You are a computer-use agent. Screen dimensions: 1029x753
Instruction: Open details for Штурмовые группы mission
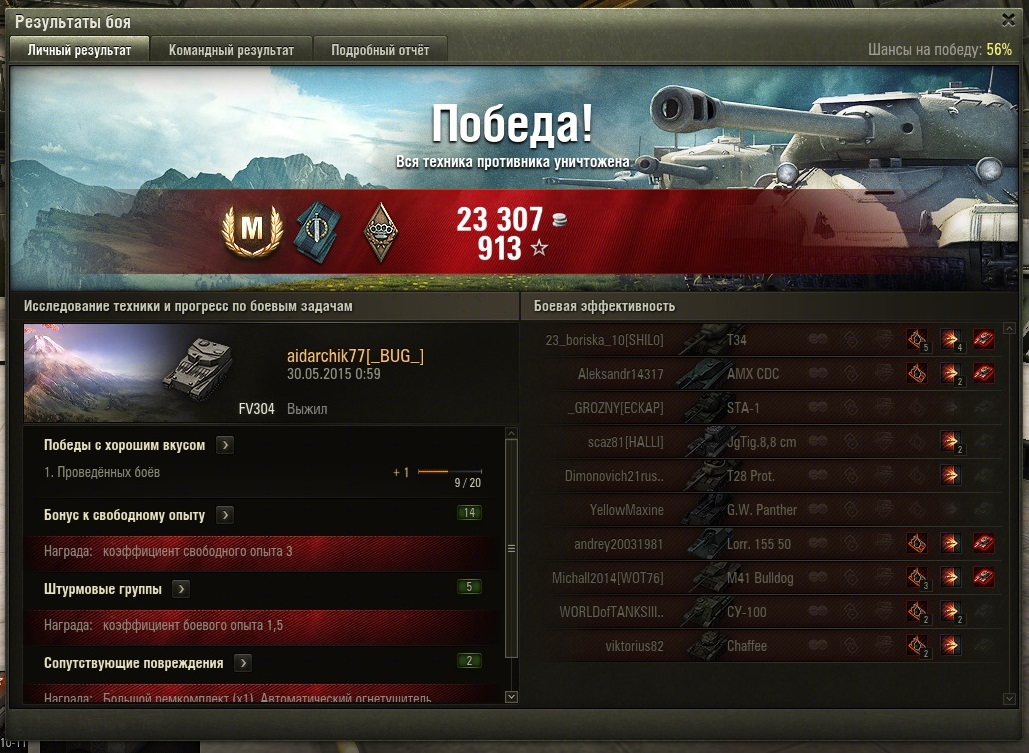click(x=181, y=589)
